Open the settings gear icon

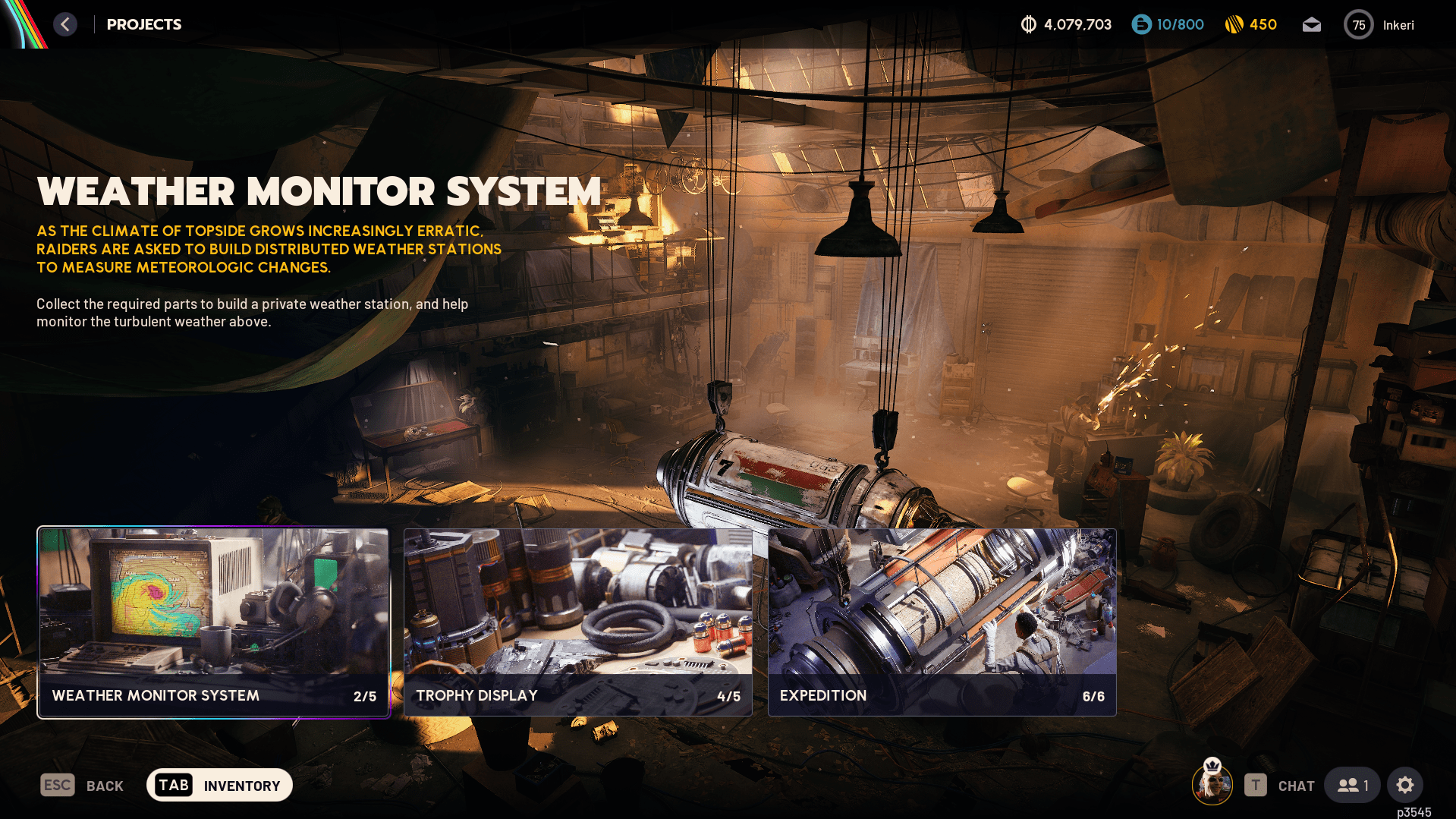[1404, 786]
